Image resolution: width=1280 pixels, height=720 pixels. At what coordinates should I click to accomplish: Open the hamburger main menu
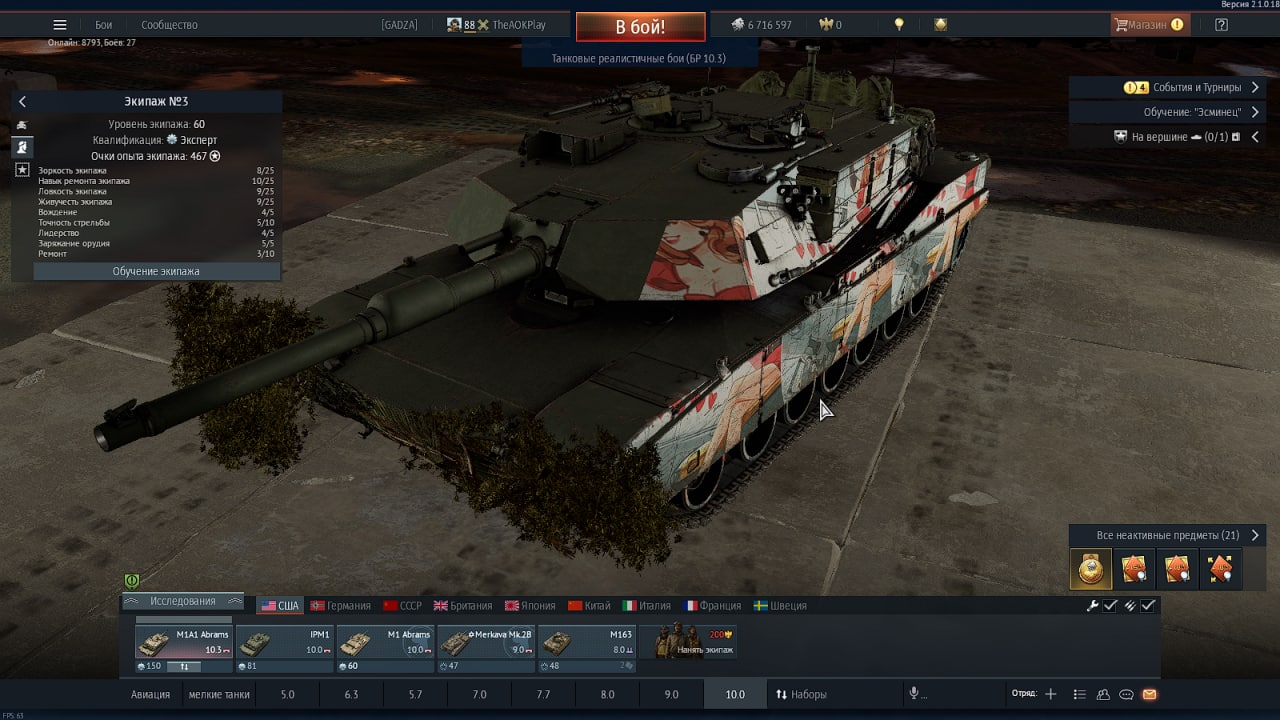[x=60, y=25]
